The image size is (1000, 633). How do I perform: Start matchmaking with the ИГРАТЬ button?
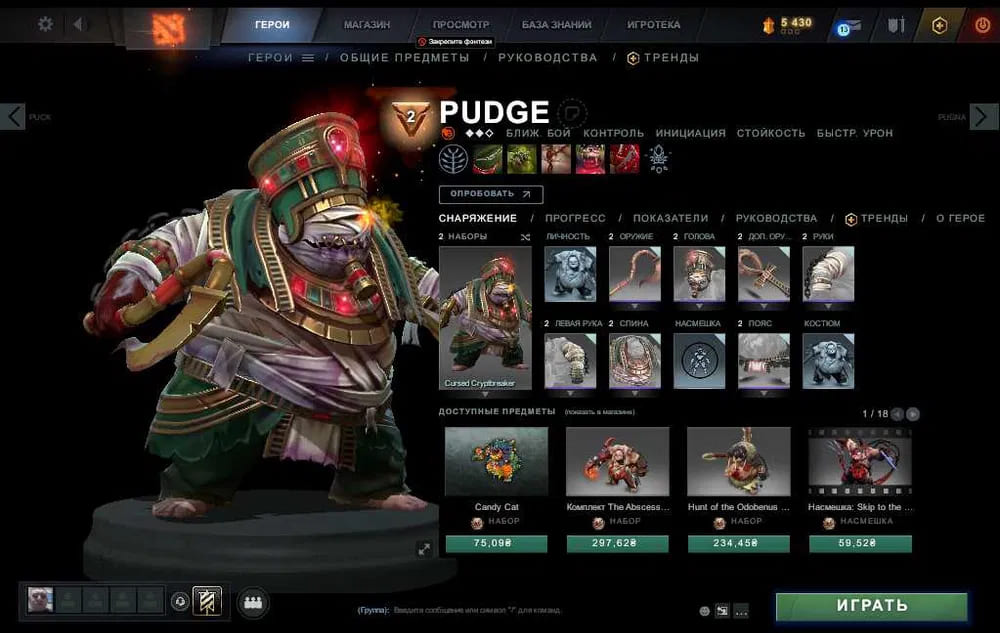[x=871, y=606]
